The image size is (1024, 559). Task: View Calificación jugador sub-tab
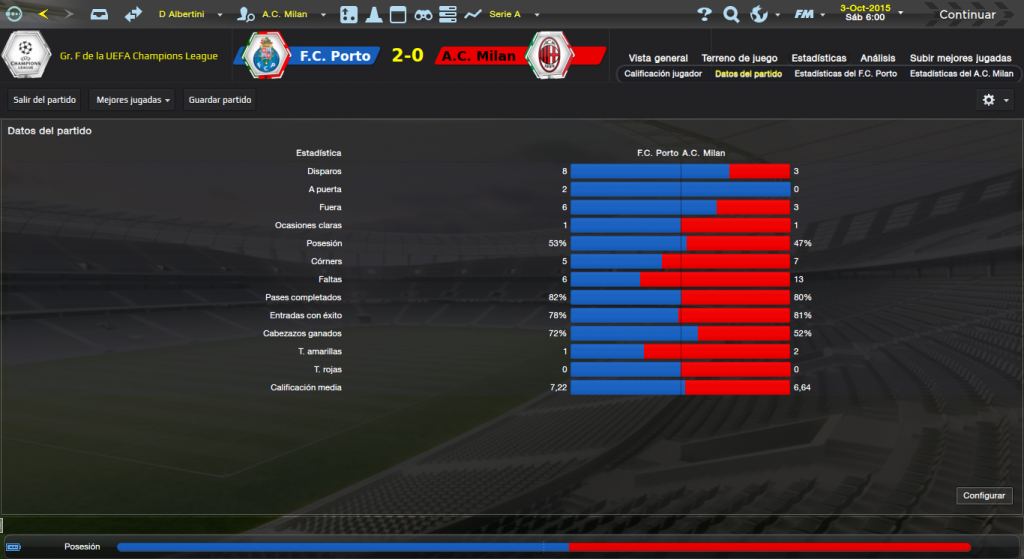coord(663,74)
